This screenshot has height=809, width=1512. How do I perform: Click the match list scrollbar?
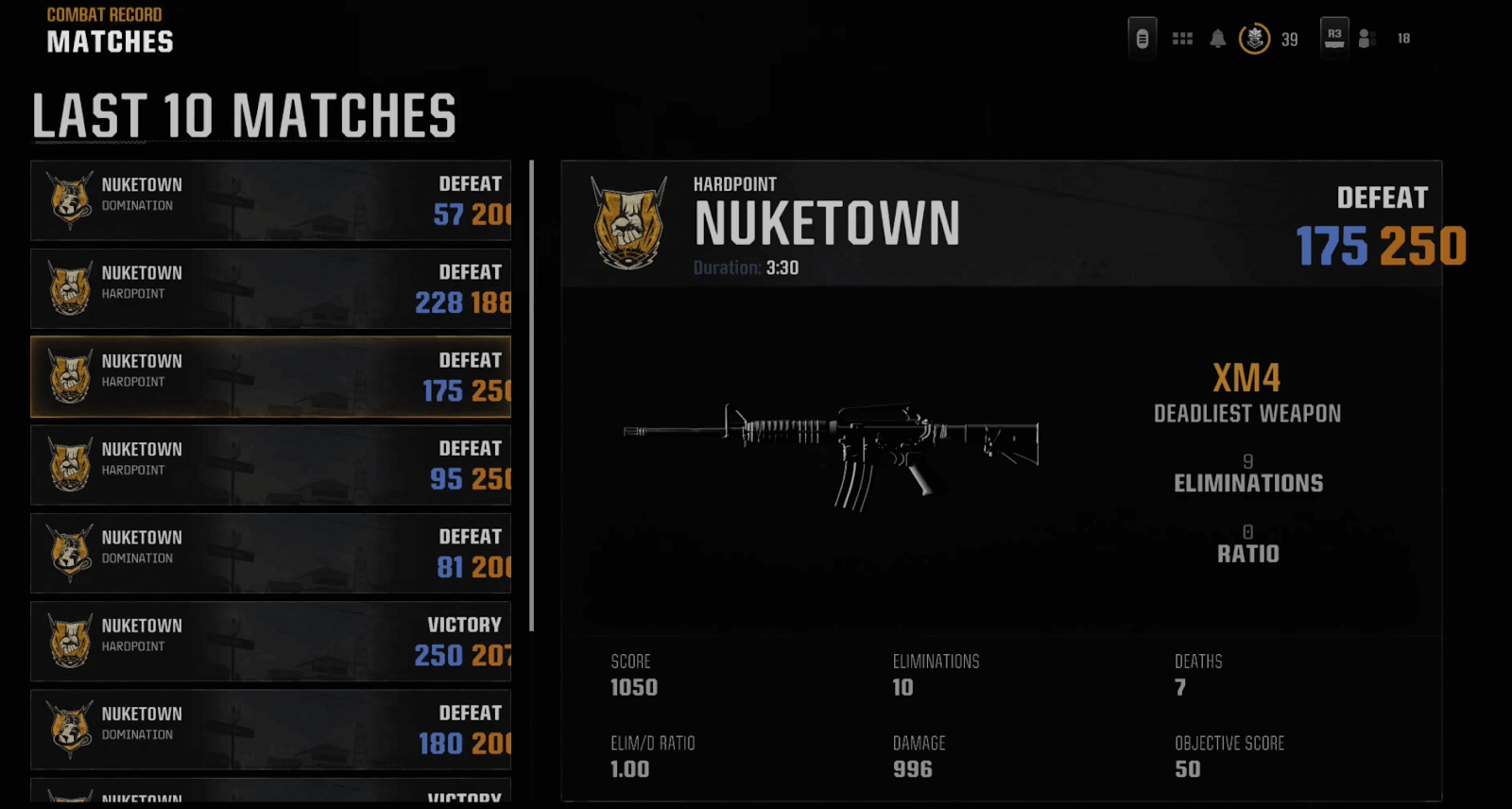[532, 395]
